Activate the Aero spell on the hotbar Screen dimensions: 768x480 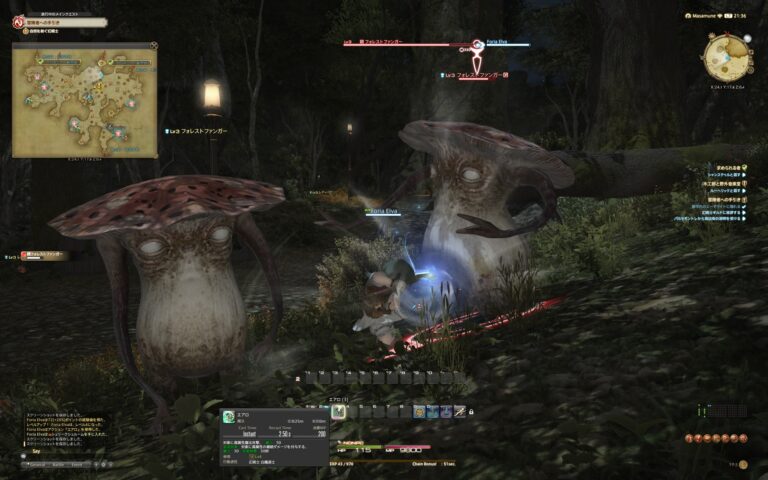pos(339,411)
